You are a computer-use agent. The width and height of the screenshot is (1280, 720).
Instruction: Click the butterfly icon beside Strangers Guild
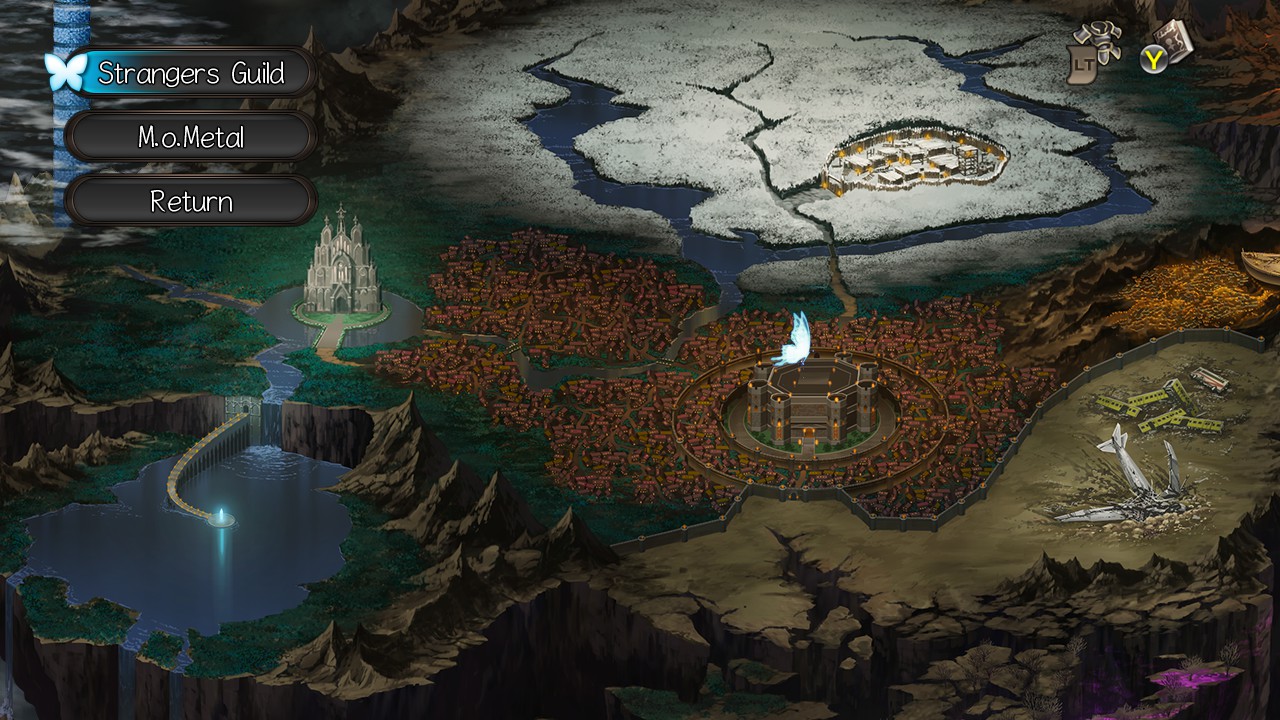coord(65,70)
